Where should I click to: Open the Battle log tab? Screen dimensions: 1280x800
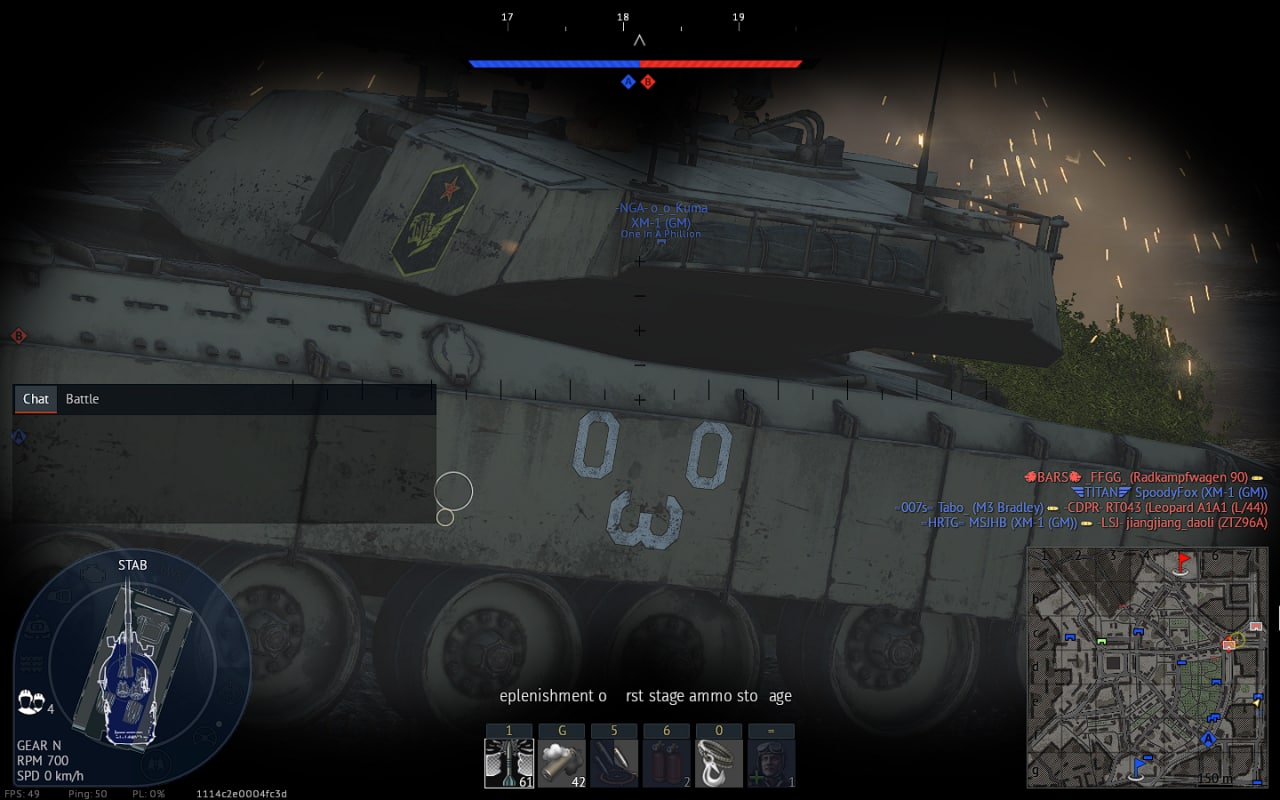[x=82, y=399]
